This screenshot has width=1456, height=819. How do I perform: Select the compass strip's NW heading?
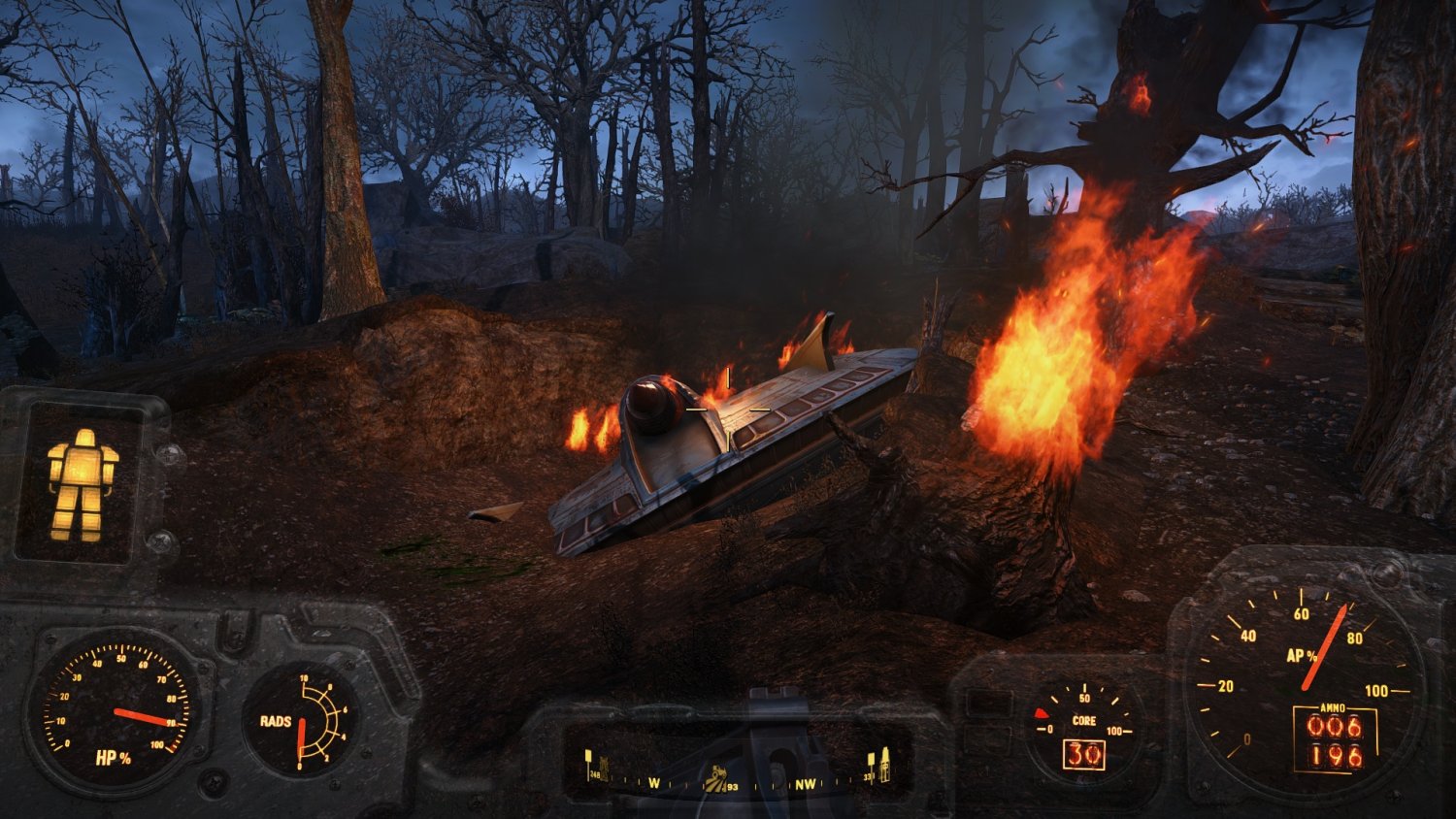806,783
